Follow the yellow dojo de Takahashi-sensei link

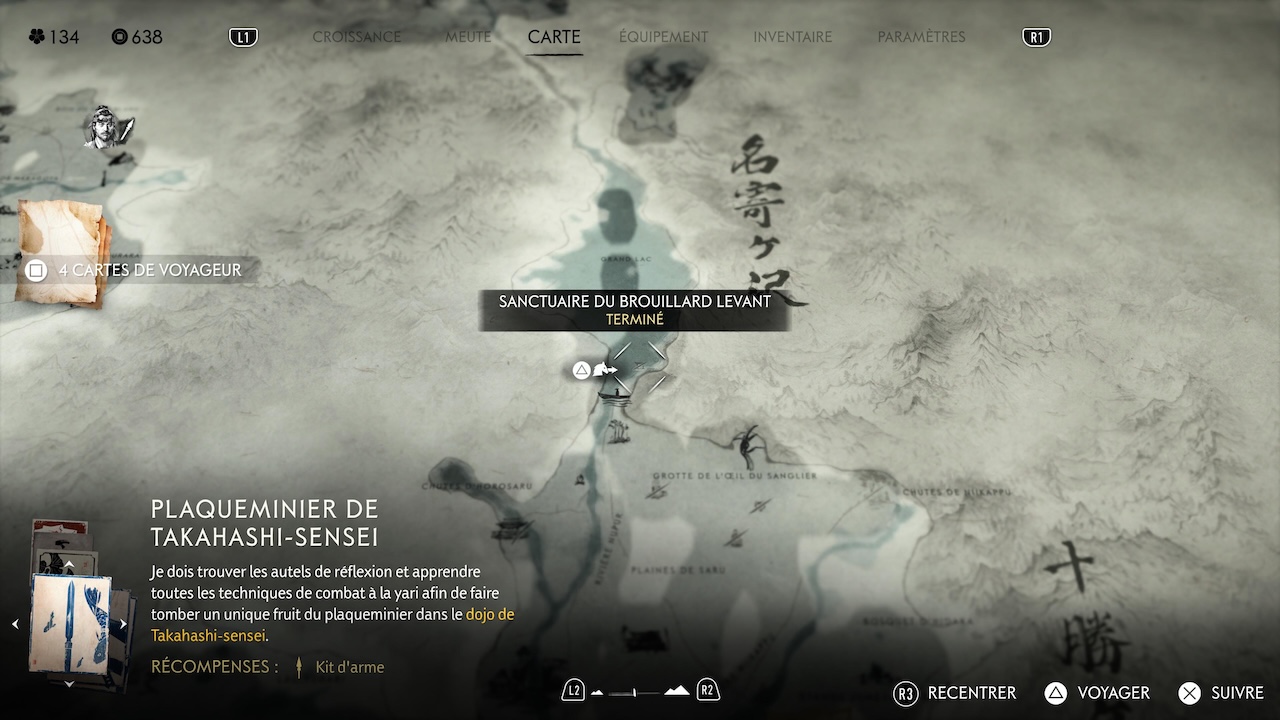(x=489, y=614)
